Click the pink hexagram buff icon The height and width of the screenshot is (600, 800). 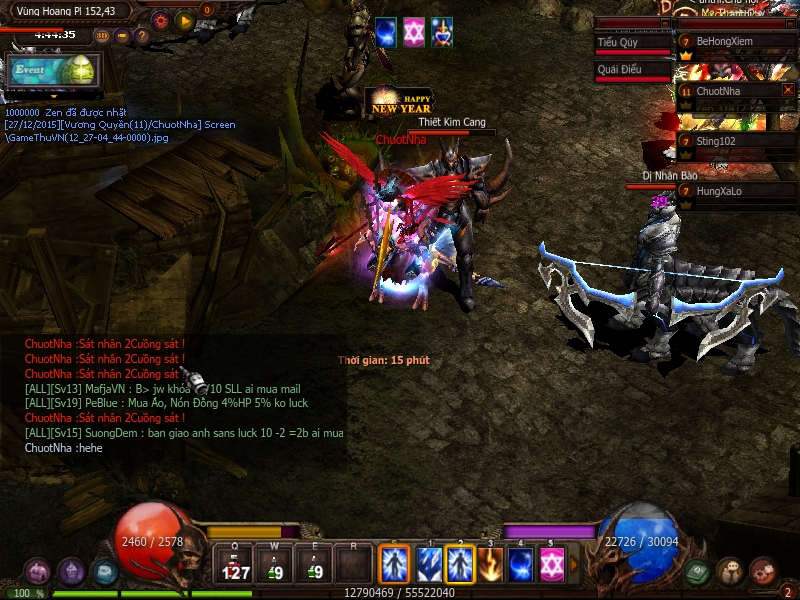tap(414, 31)
